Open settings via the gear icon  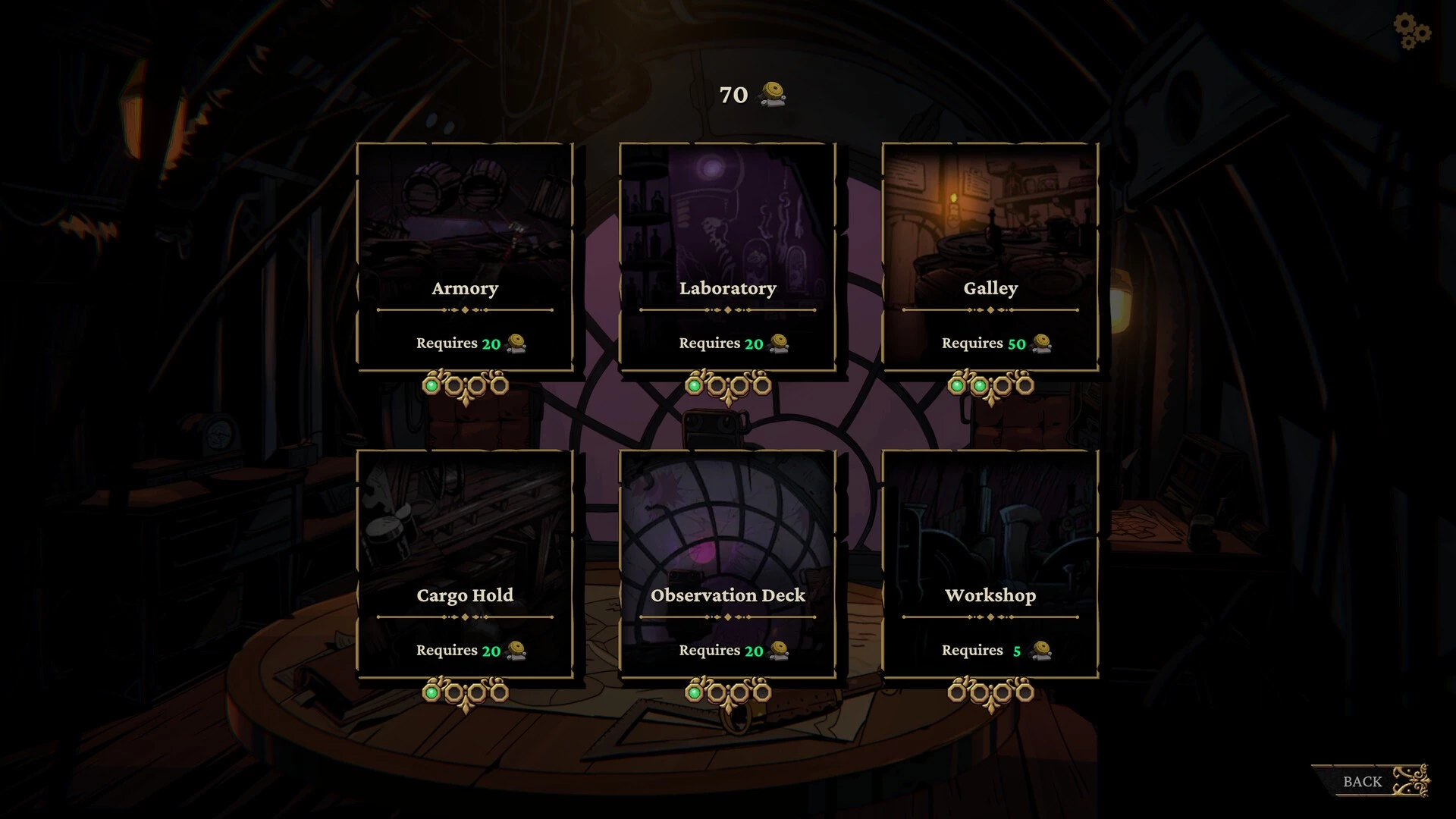tap(1411, 32)
